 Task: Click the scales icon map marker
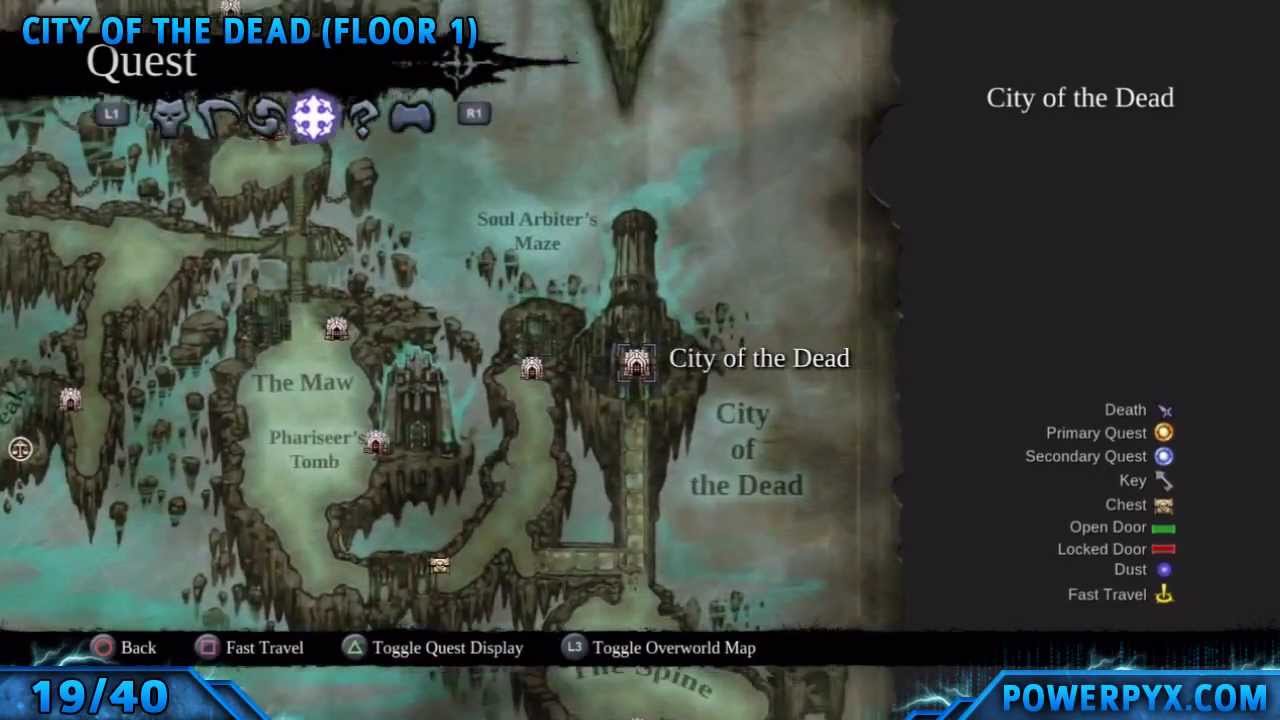click(x=20, y=449)
